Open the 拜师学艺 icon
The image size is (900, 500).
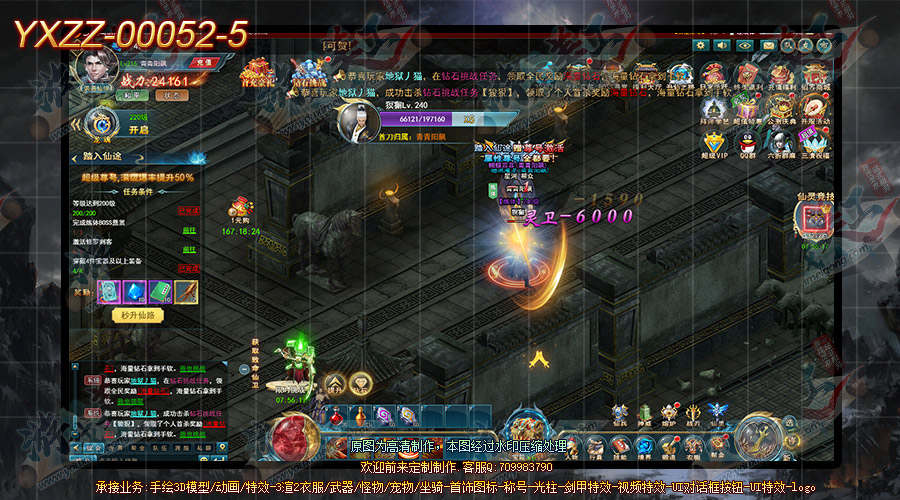coord(714,107)
